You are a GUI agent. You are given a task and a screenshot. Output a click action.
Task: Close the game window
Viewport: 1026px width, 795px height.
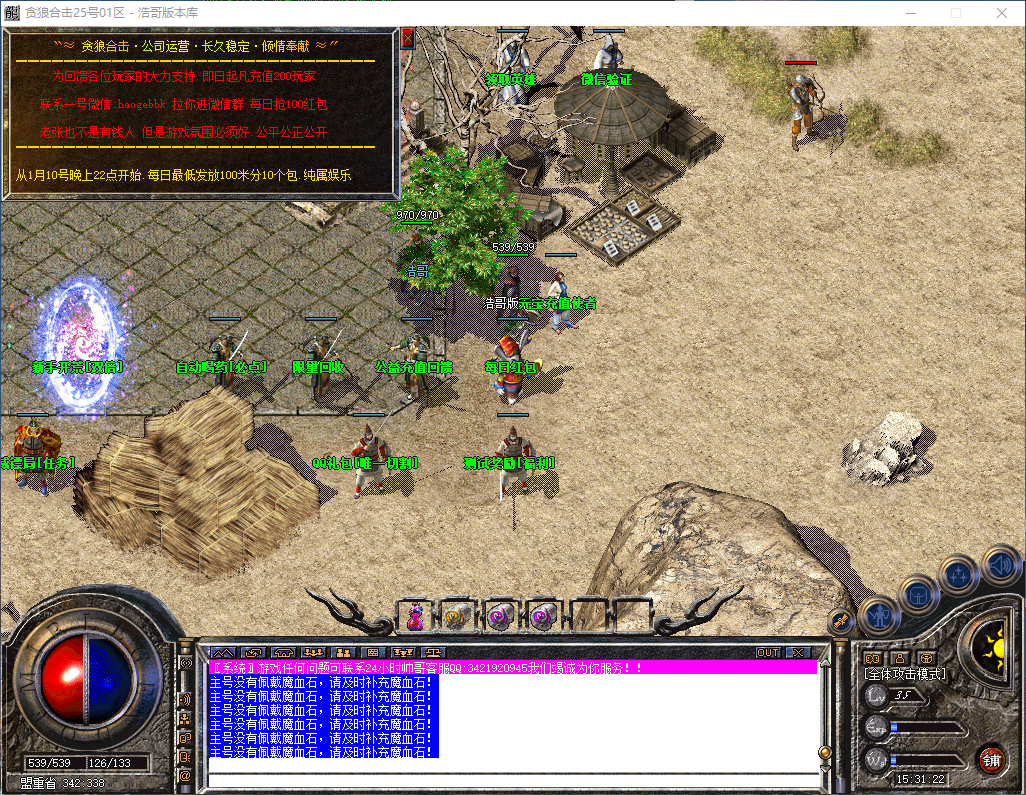pyautogui.click(x=1001, y=13)
